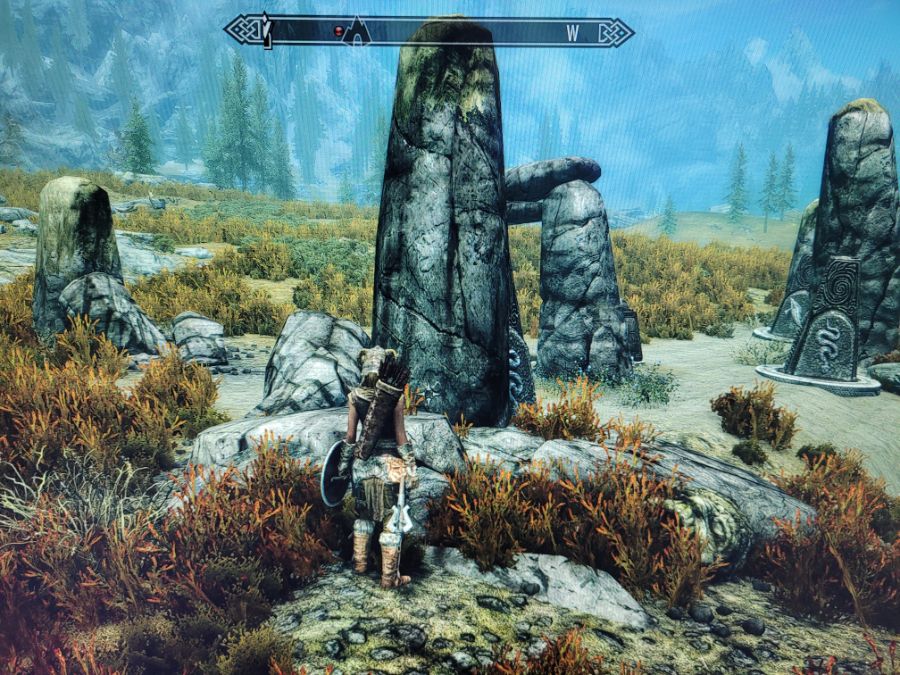
Task: Select the red enemy dot on the compass
Action: (x=339, y=32)
